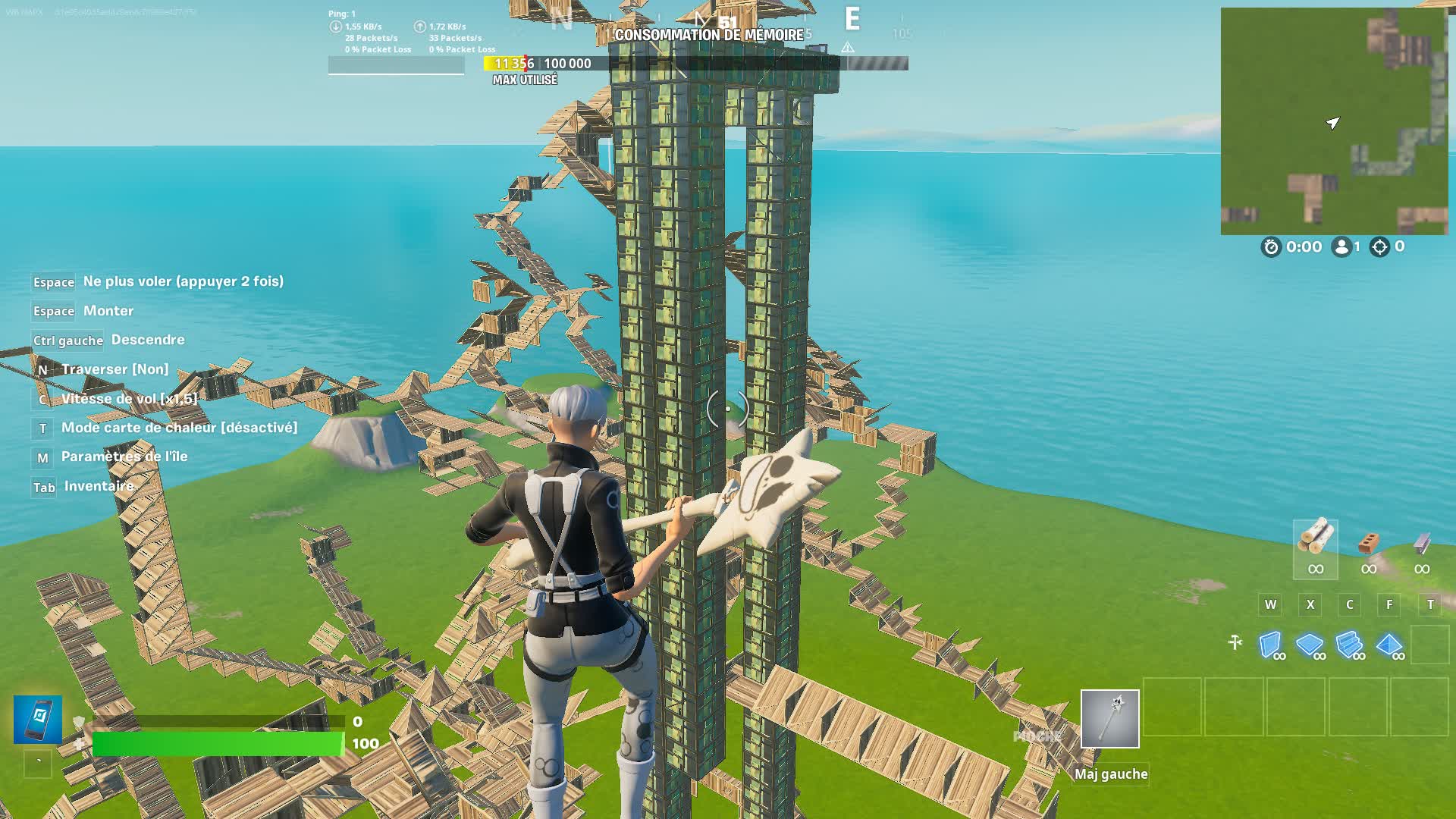Choose the stairs building piece
This screenshot has height=819, width=1456.
coord(1350,645)
